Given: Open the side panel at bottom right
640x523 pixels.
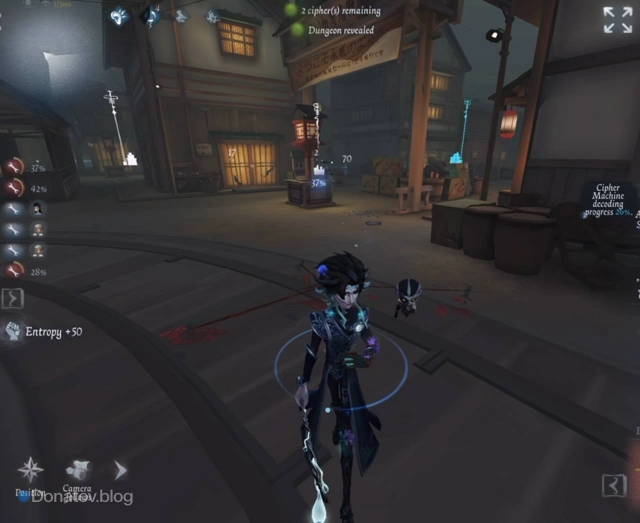Looking at the screenshot, I should point(614,486).
